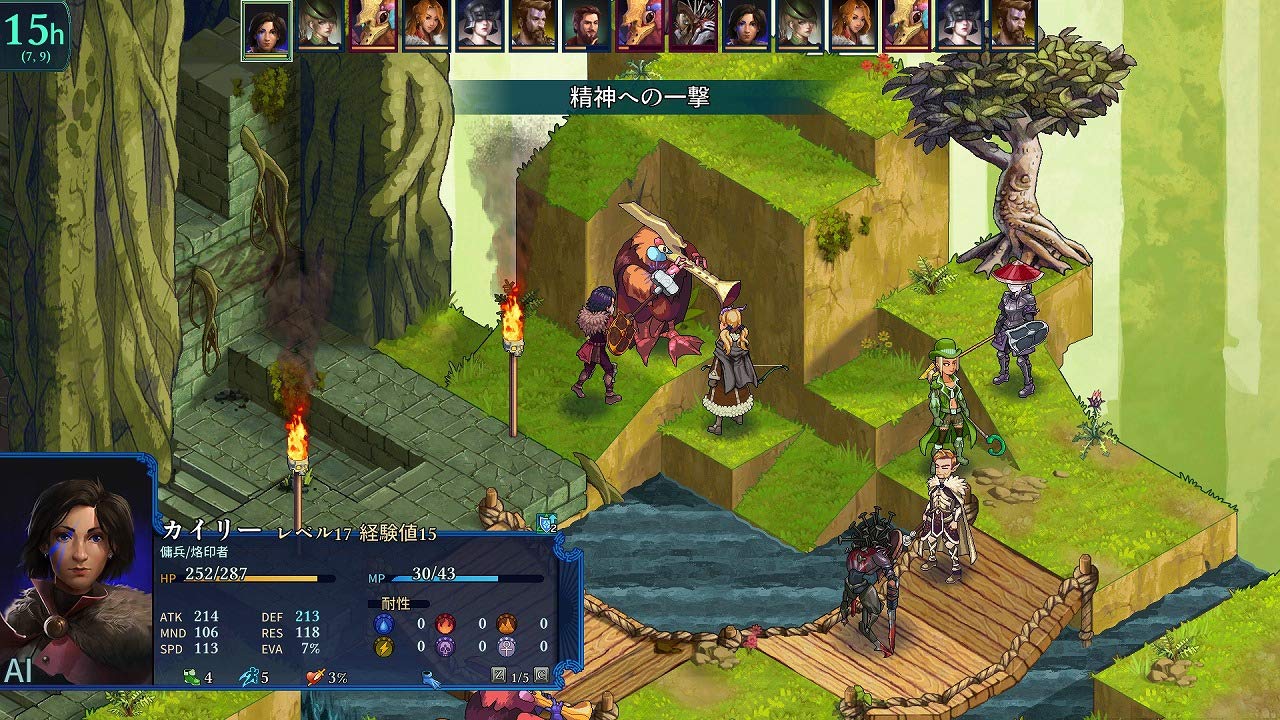
Task: Click the purple skull dark resistance icon
Action: click(445, 647)
